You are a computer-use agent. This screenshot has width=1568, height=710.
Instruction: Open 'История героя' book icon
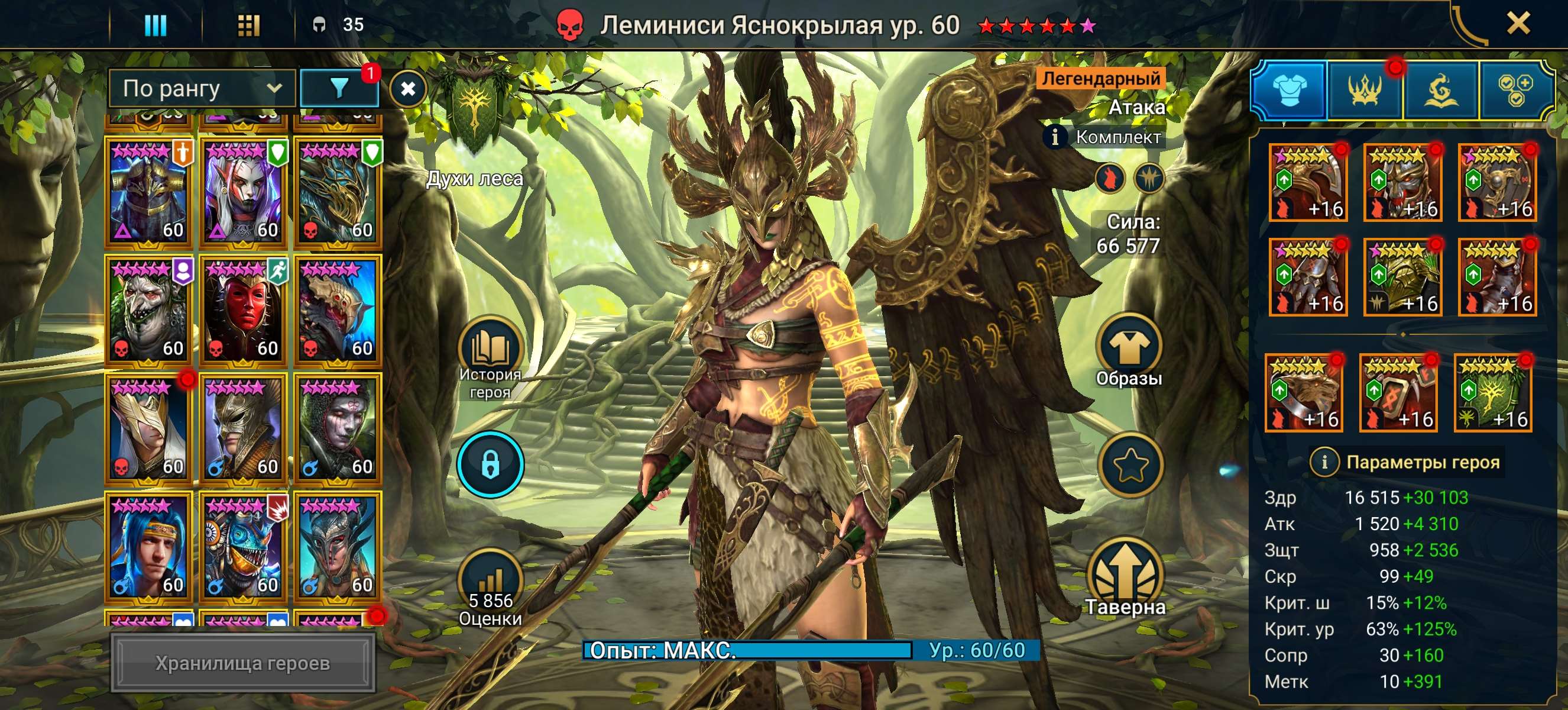click(x=490, y=350)
